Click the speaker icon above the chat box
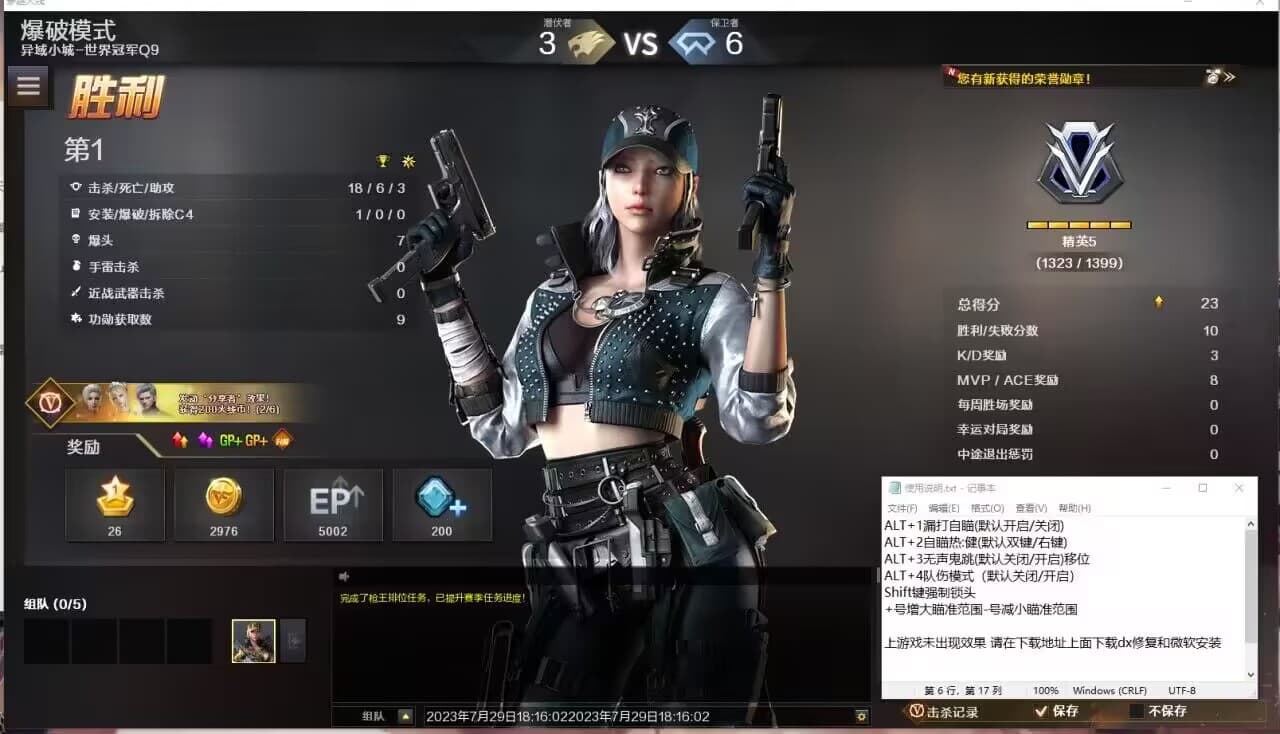Screen dimensions: 1280x734 tap(344, 576)
